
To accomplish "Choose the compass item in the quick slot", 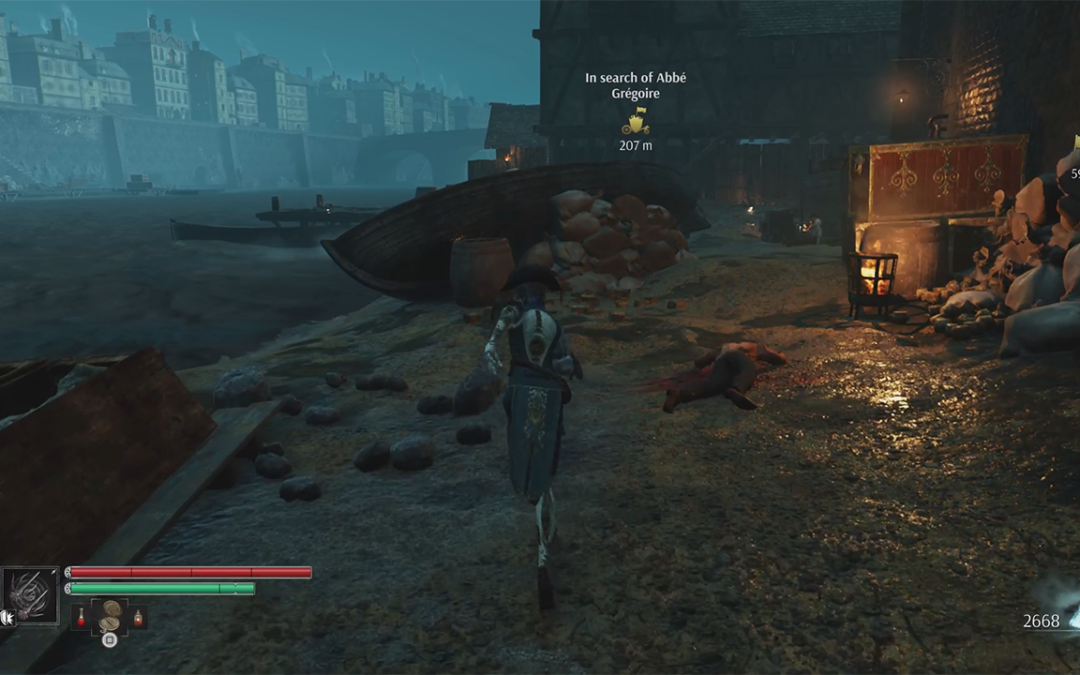I will pyautogui.click(x=109, y=616).
